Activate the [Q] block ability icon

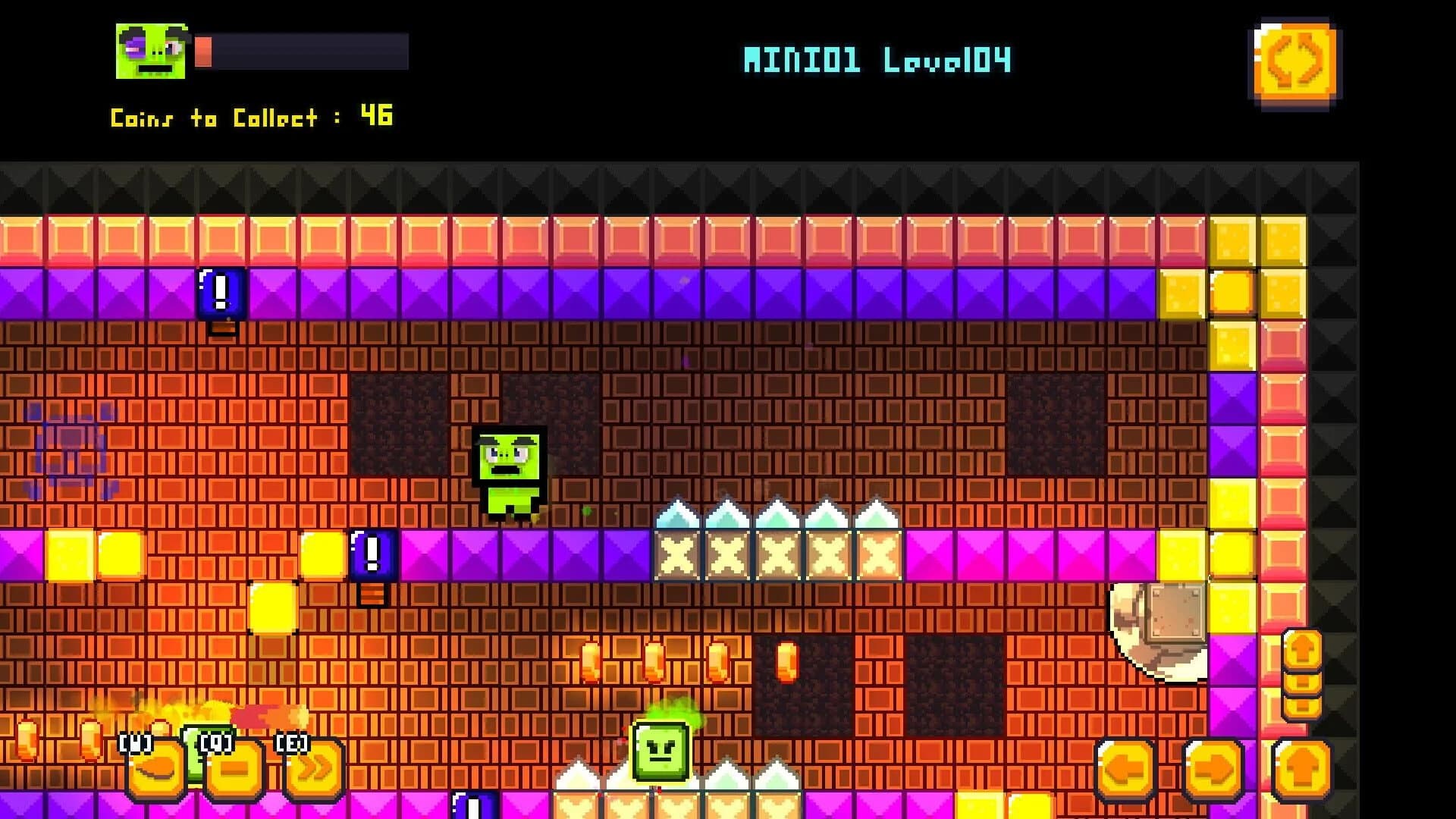[x=235, y=768]
